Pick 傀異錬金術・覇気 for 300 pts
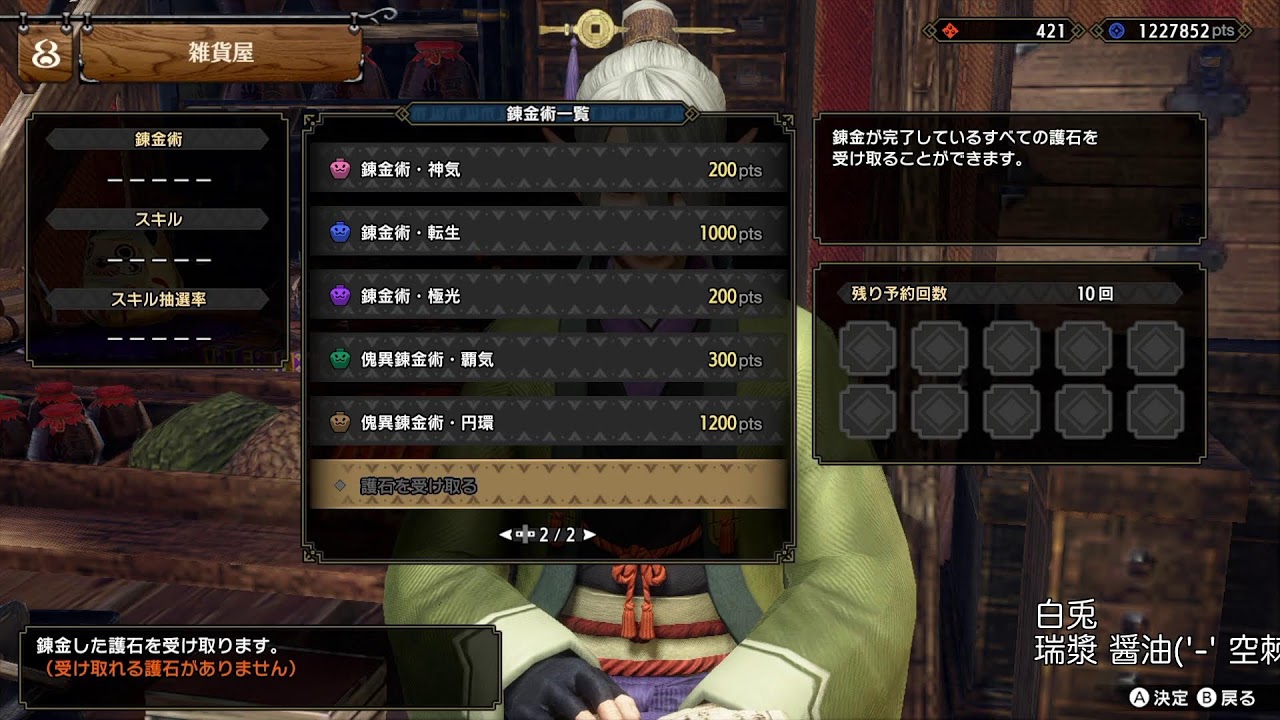 coord(546,360)
